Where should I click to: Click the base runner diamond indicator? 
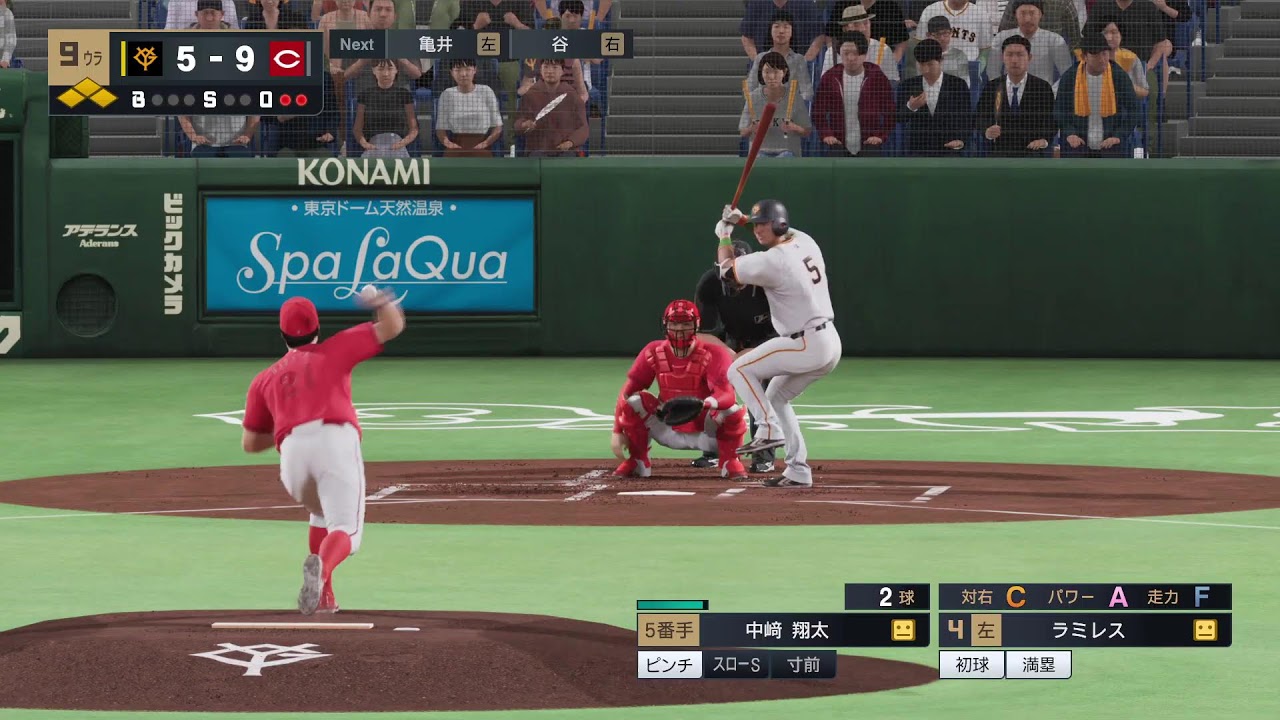tap(86, 98)
